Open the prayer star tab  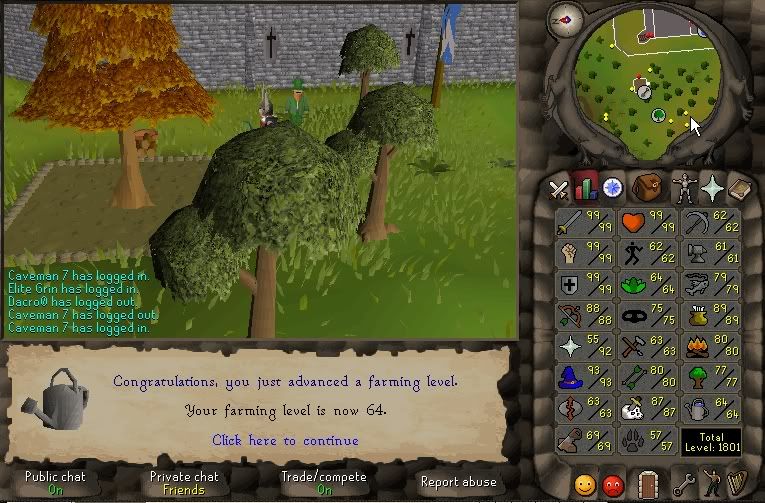pyautogui.click(x=712, y=187)
